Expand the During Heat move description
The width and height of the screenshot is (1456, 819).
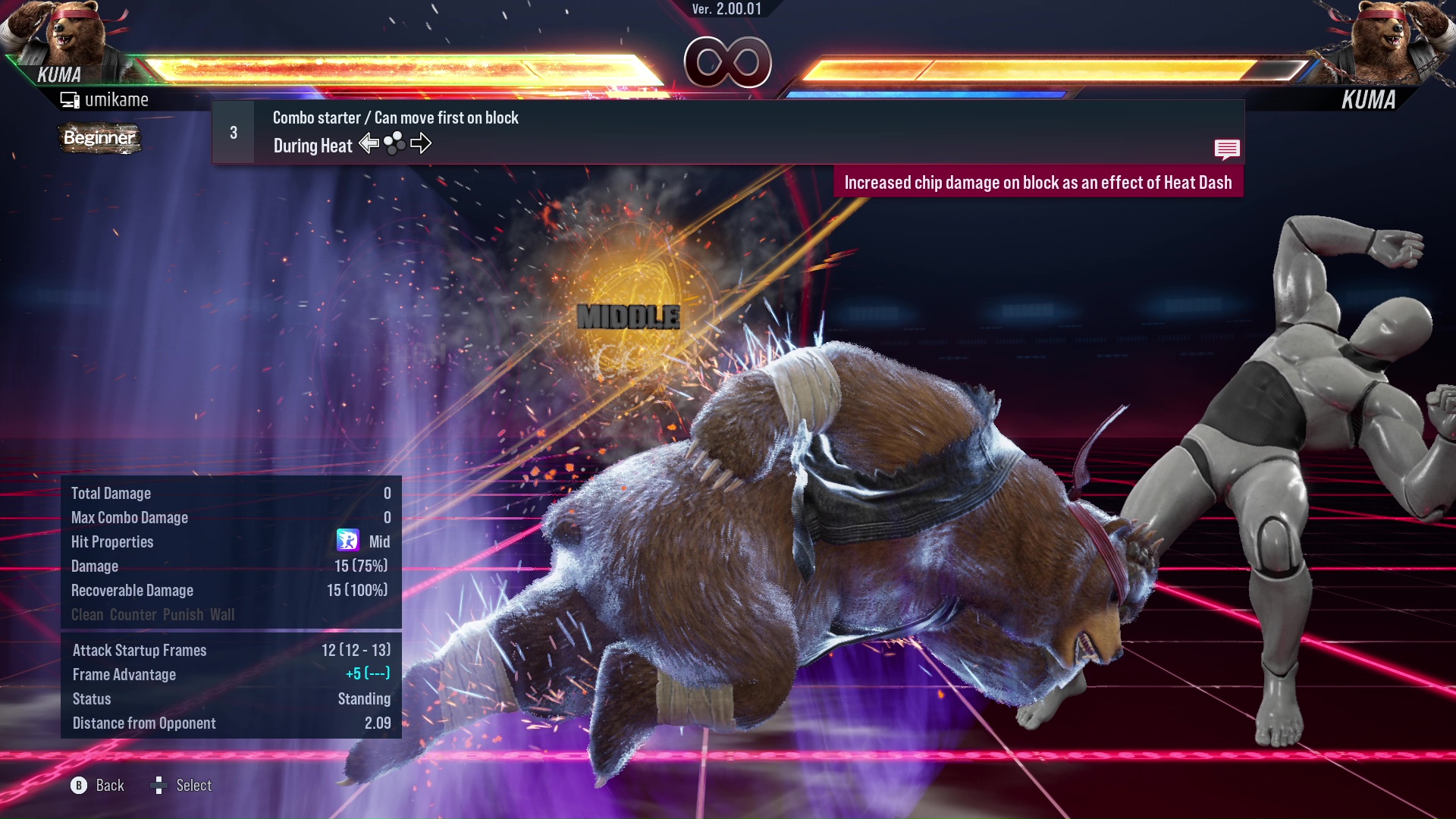point(312,145)
